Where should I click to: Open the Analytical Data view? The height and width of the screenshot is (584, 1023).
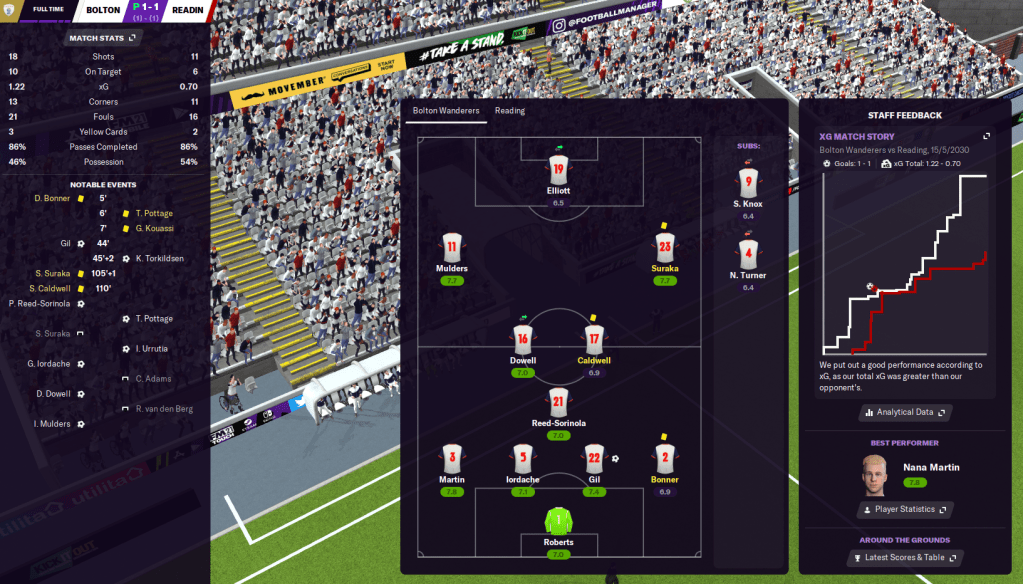(905, 412)
